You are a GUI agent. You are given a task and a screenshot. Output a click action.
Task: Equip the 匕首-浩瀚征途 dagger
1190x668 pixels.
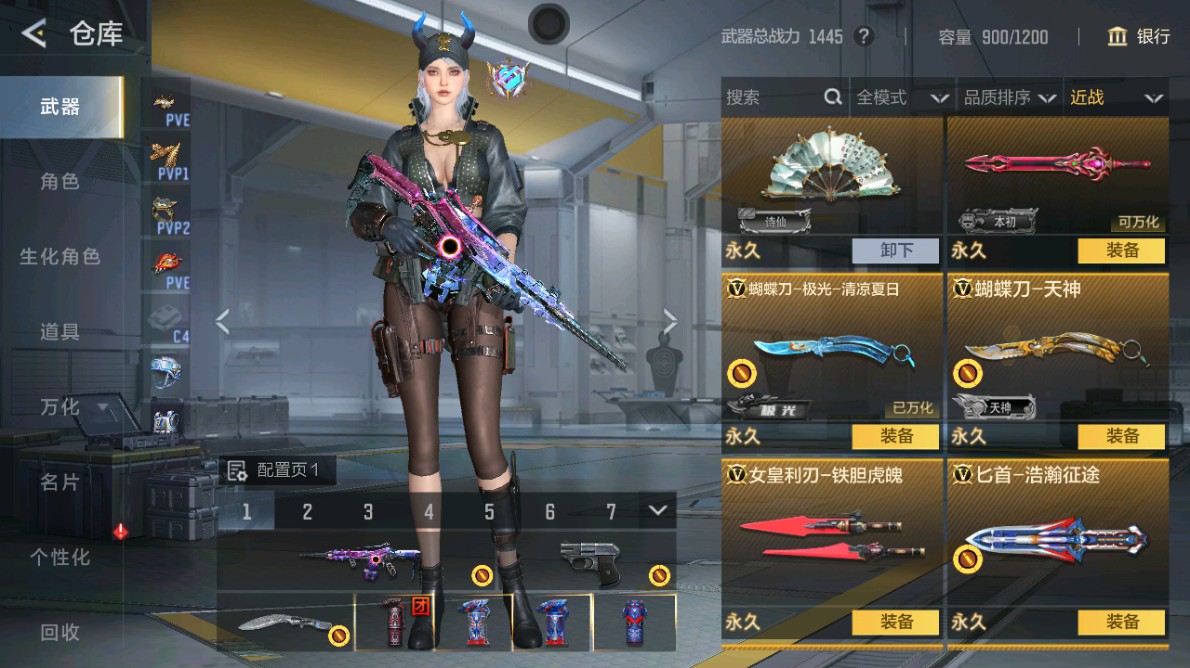(x=1122, y=621)
